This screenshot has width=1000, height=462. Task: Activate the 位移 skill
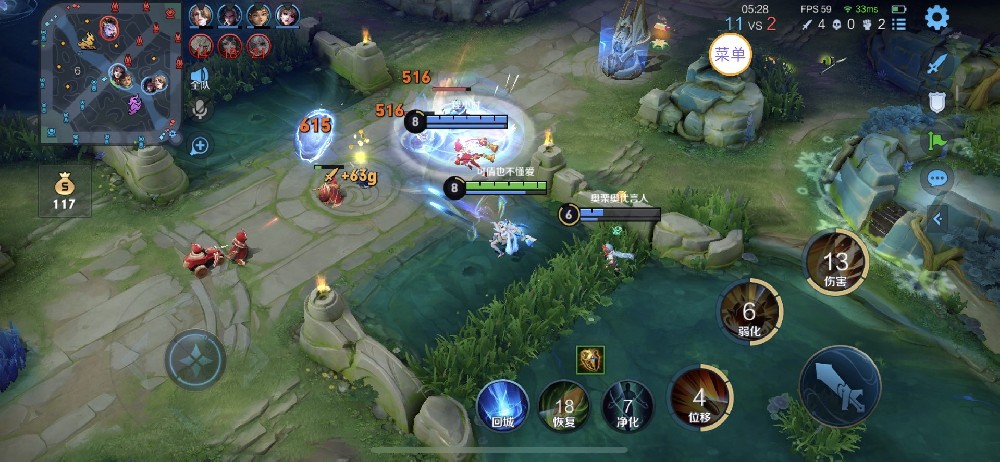700,397
